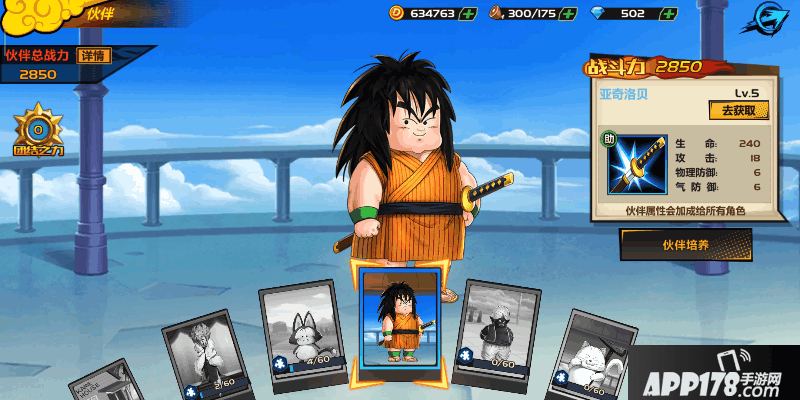
Task: Click the blue back arrow icon
Action: 769,20
